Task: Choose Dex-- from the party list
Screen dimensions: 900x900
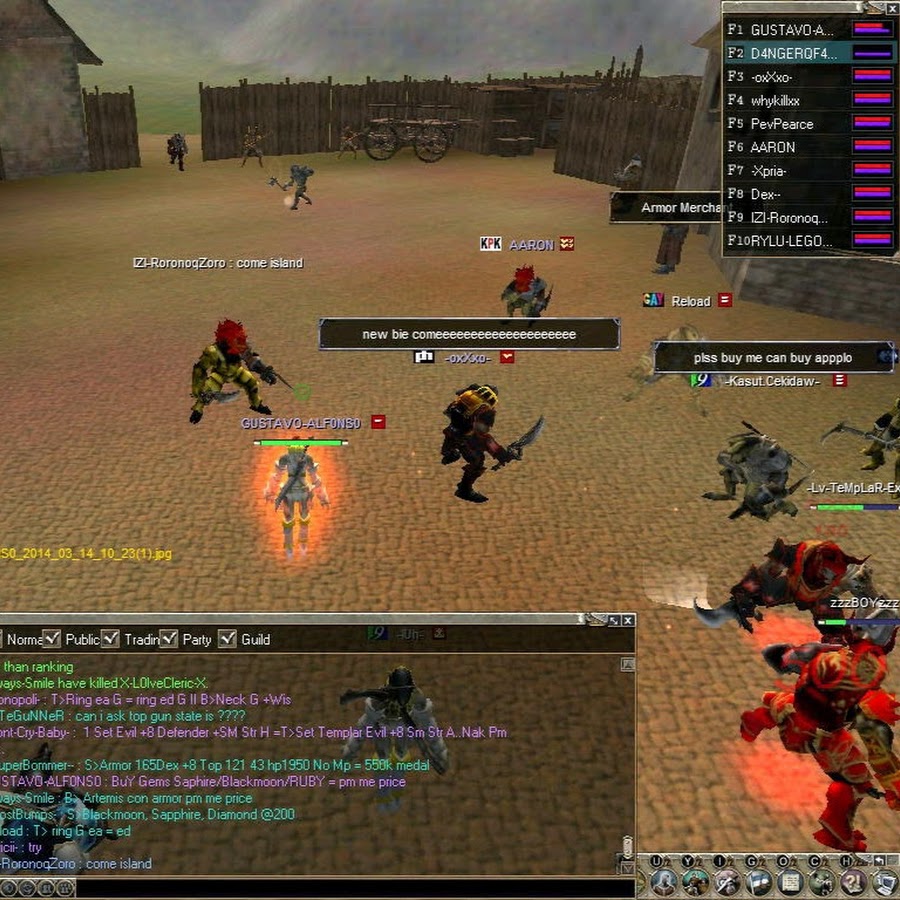Action: 766,193
